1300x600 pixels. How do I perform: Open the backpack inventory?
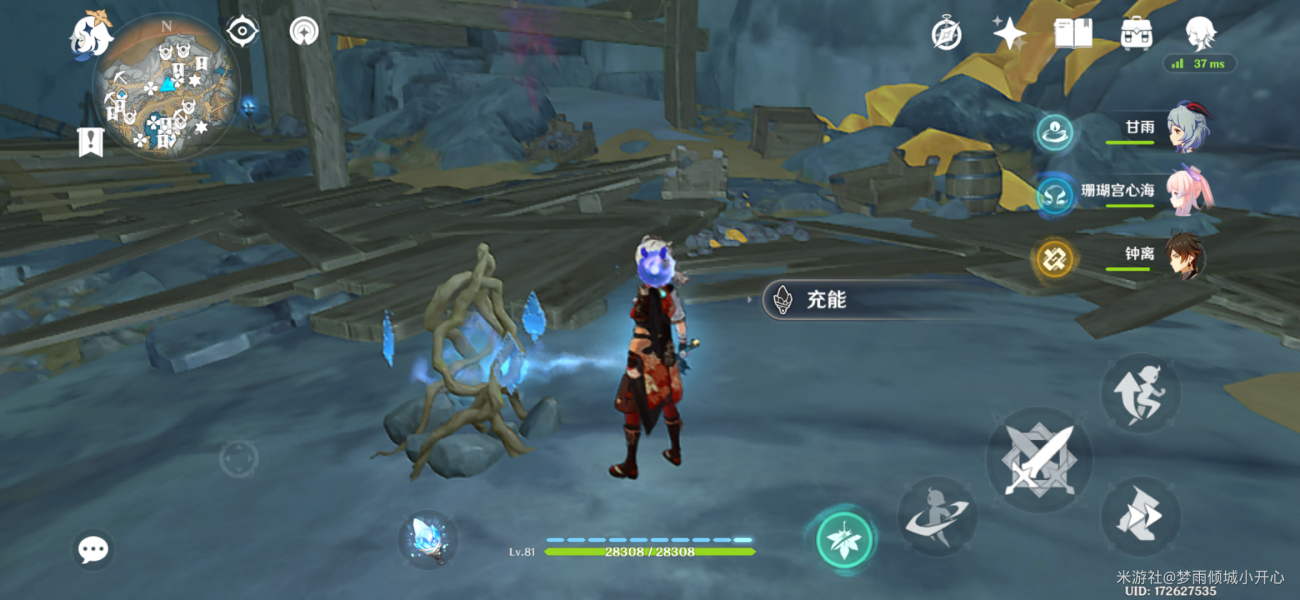point(1135,34)
